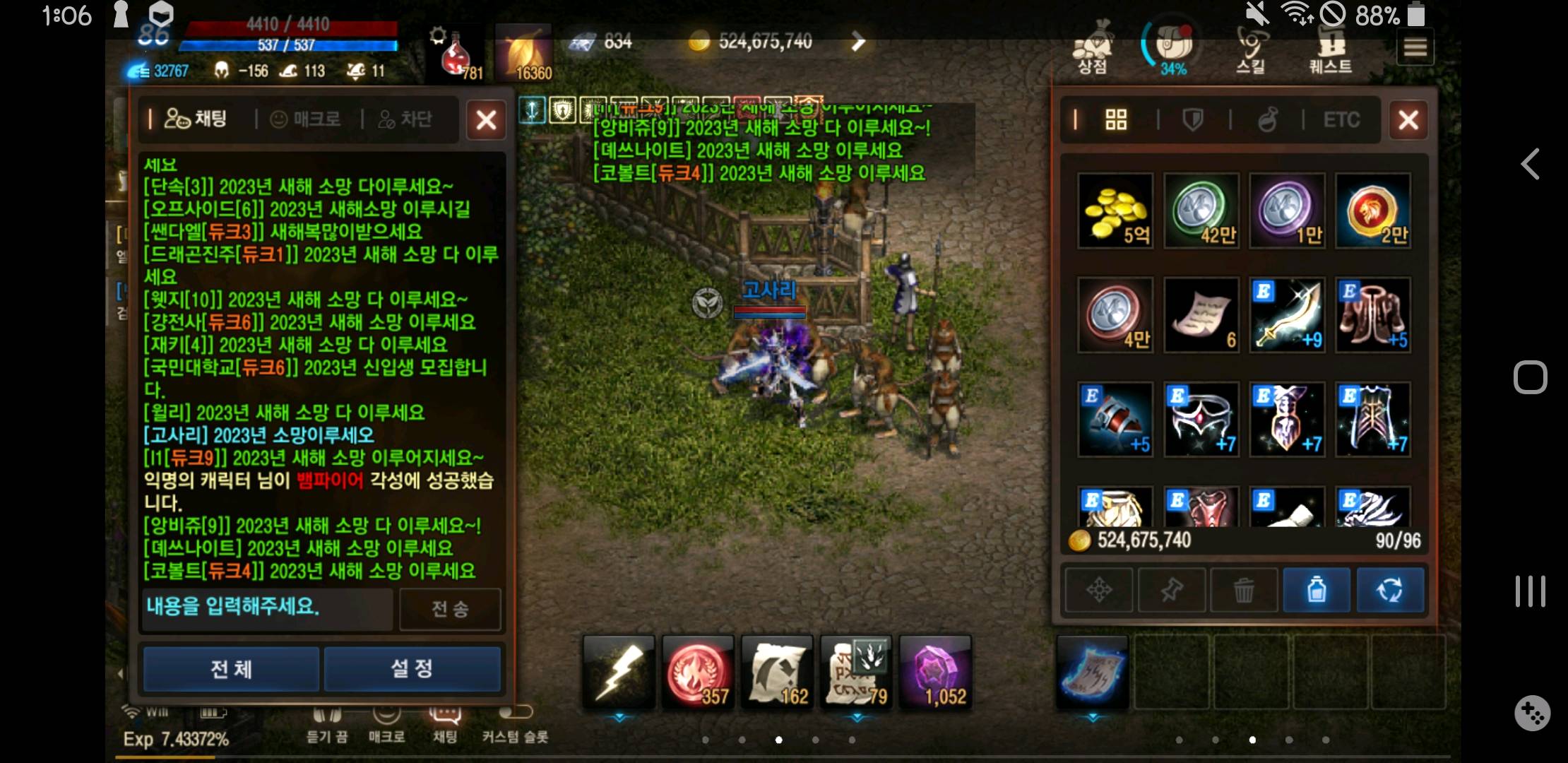Tap the blue potion icon in inventory toolbar

(1317, 590)
